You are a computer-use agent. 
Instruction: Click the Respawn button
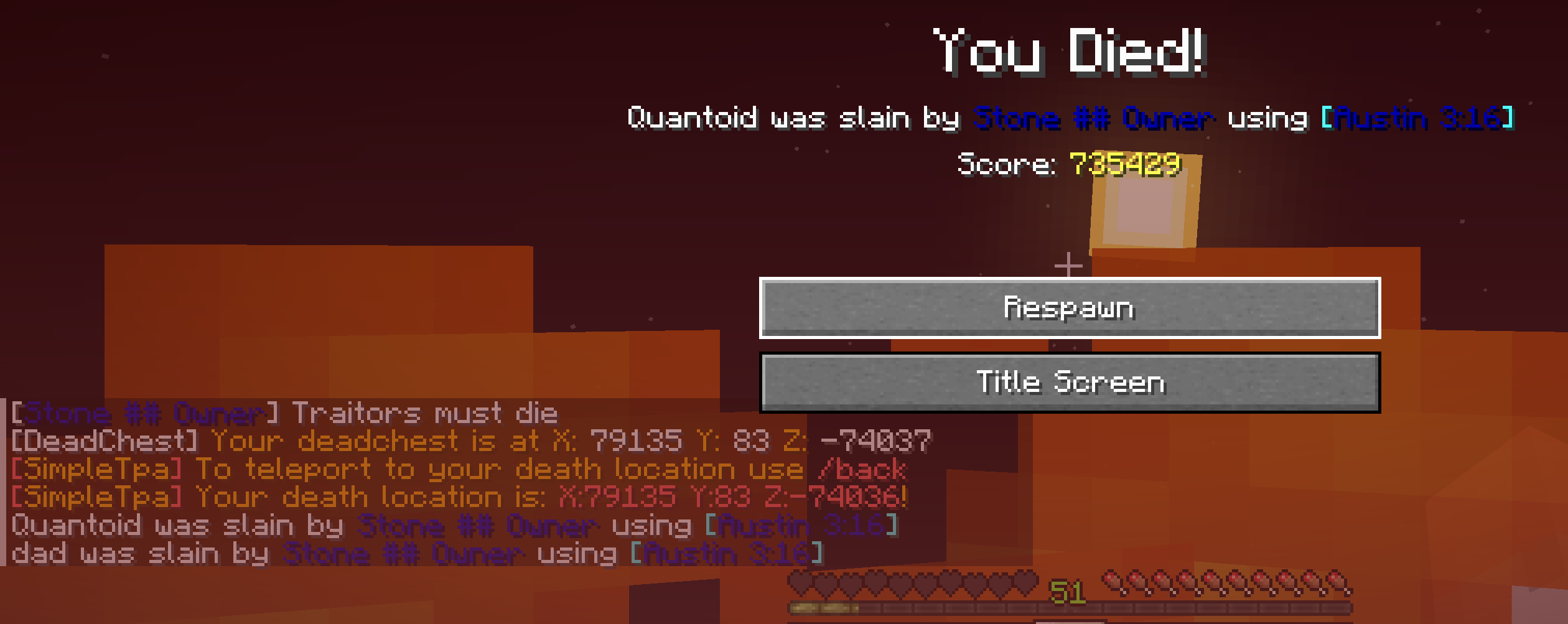[x=1070, y=308]
